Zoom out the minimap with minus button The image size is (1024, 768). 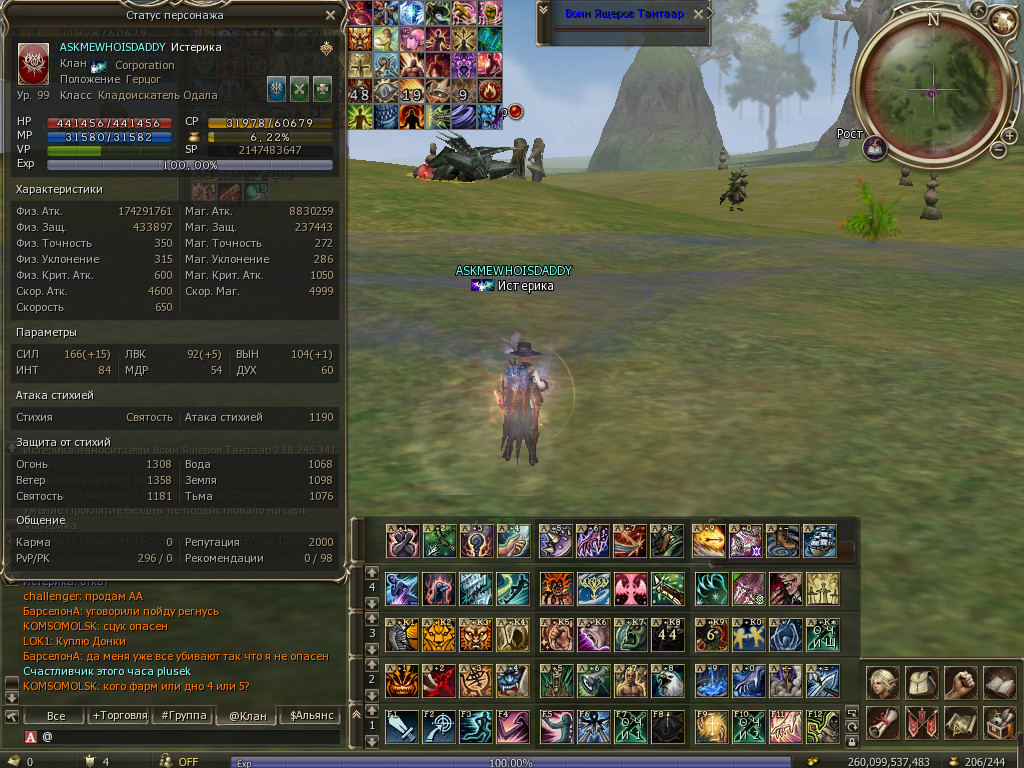[997, 150]
